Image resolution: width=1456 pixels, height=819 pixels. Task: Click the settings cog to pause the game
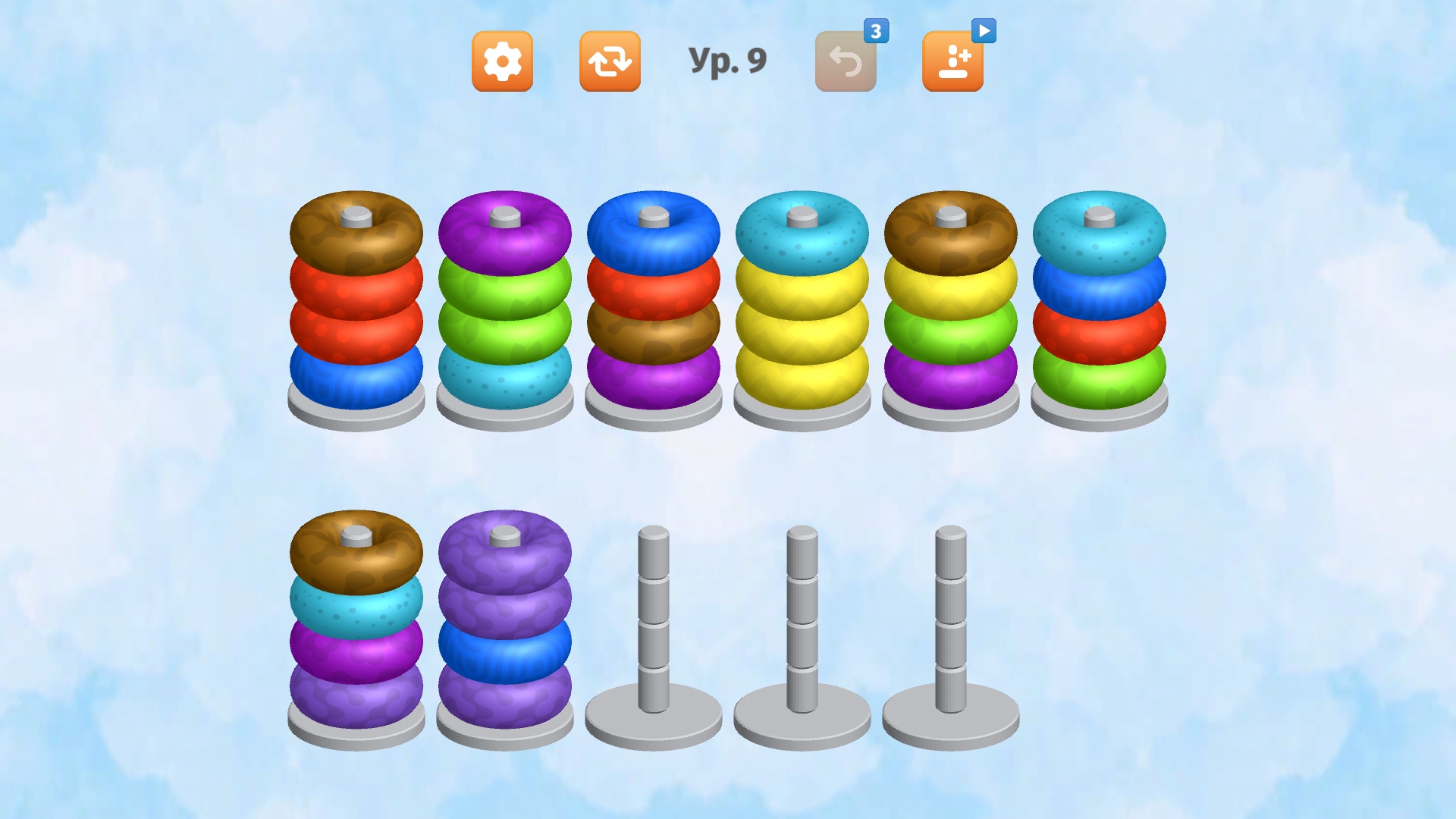[502, 62]
